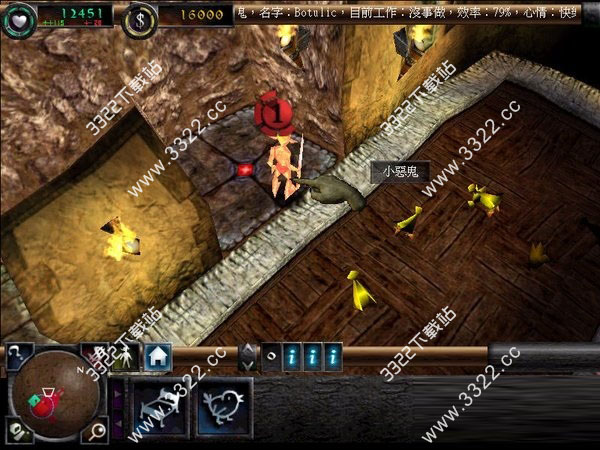Select the Lair room bed icon
Viewport: 600px width, 450px height.
(161, 406)
